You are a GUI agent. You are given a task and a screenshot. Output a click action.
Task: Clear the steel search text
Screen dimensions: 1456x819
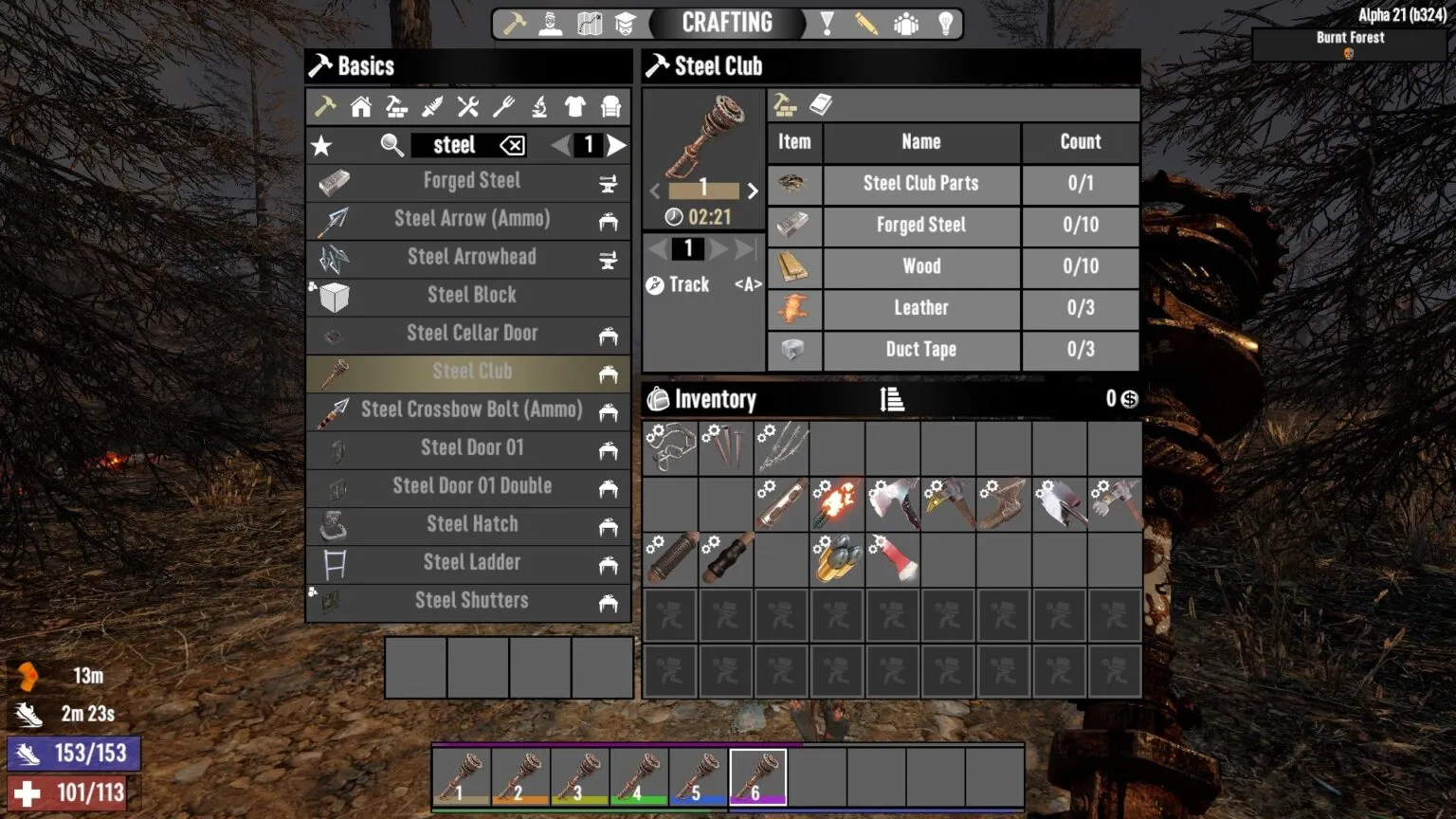tap(511, 145)
